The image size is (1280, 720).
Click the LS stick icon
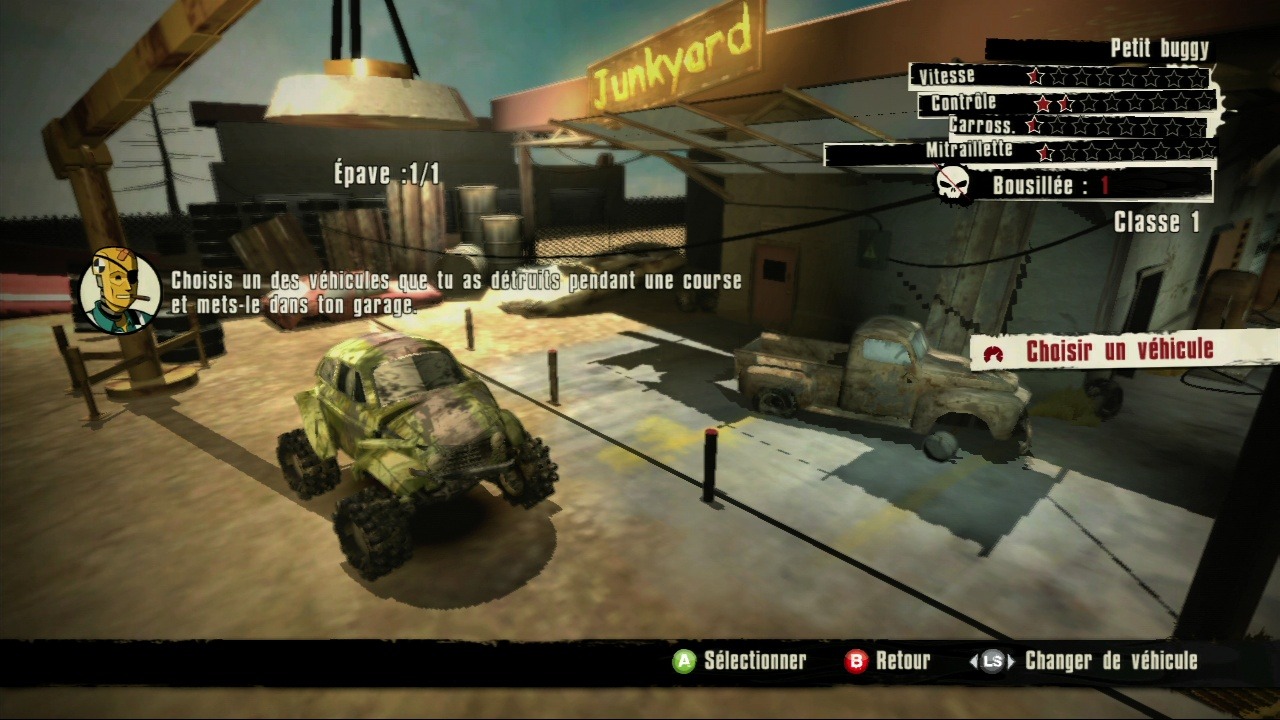[x=992, y=660]
